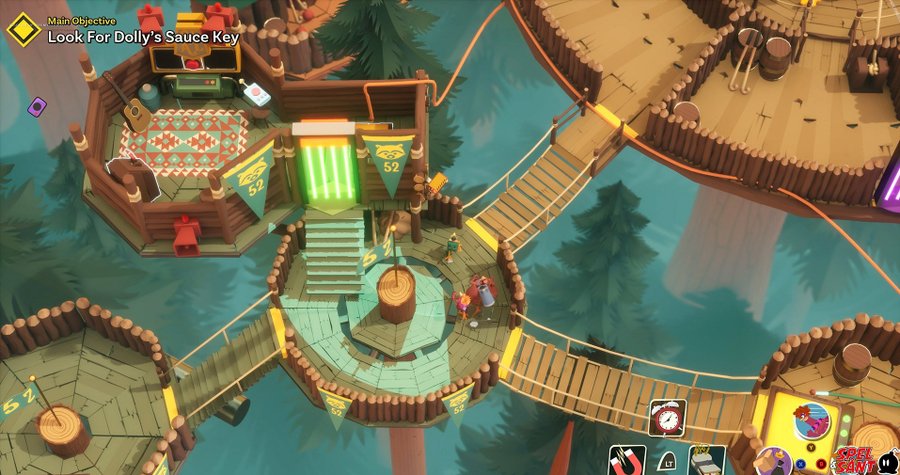900x475 pixels.
Task: Click the yellow diamond Main Objective marker
Action: coord(22,29)
